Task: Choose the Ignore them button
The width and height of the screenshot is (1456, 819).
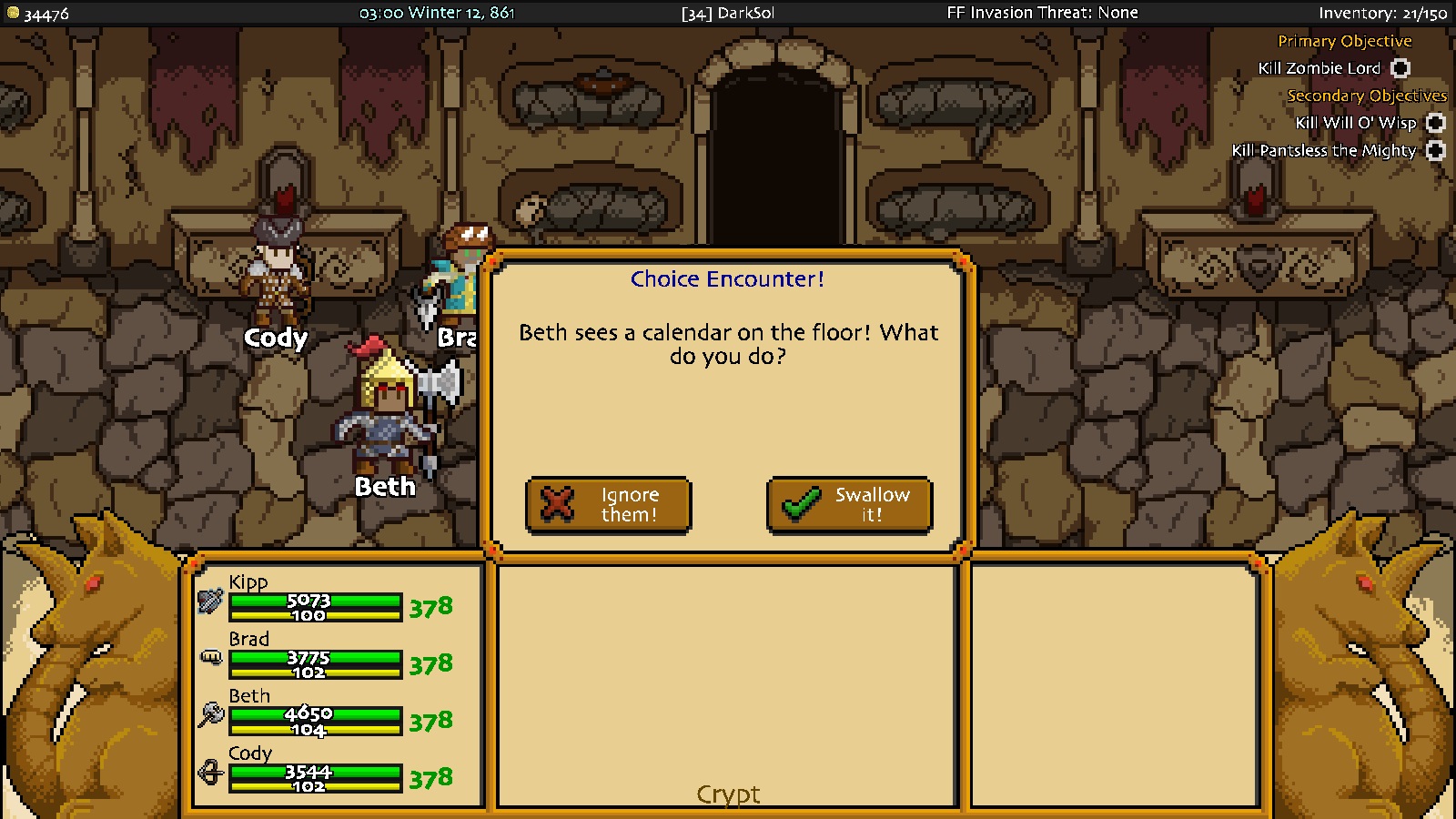Action: click(608, 505)
